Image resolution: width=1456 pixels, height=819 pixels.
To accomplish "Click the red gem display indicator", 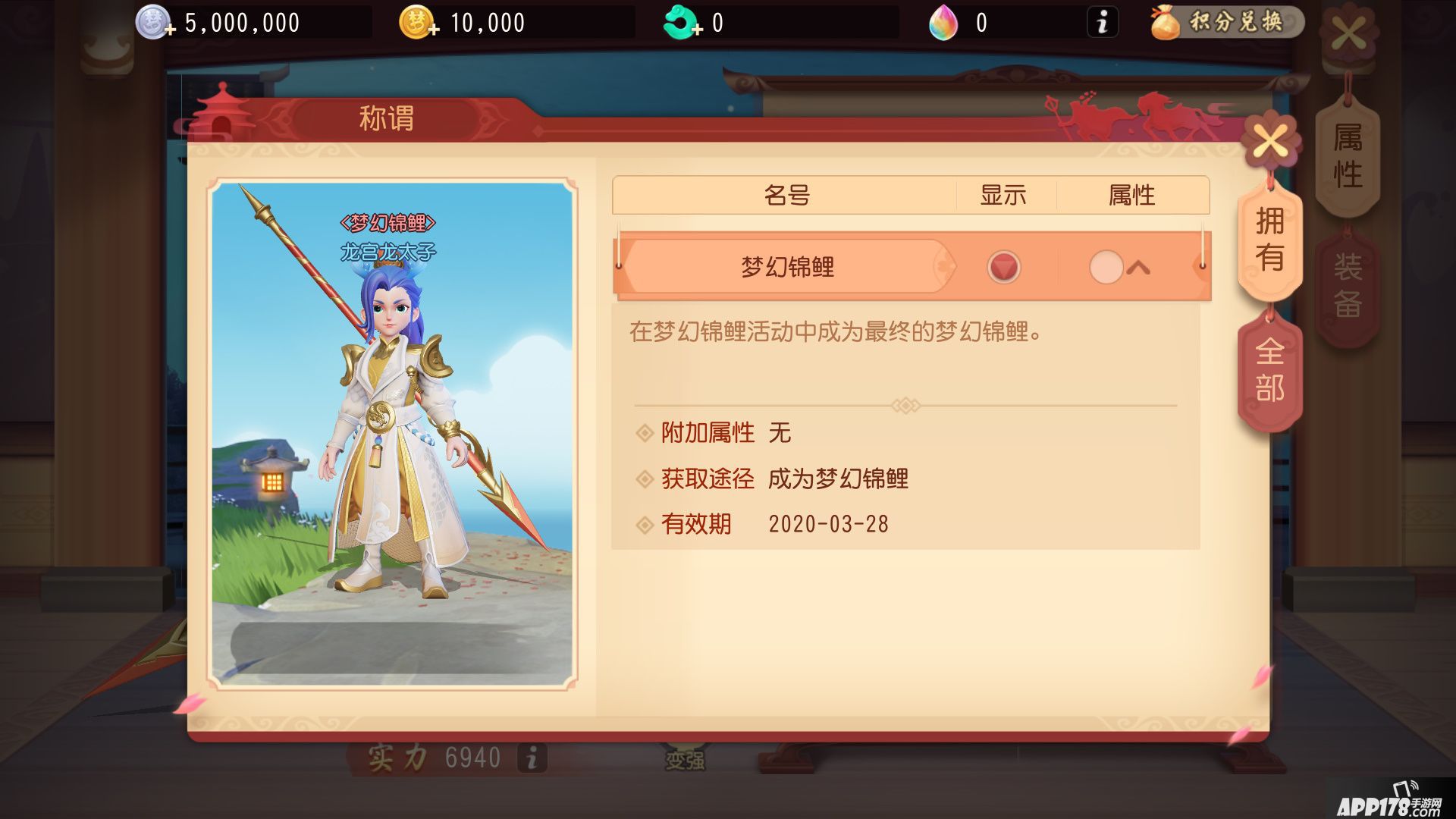I will tap(1003, 267).
